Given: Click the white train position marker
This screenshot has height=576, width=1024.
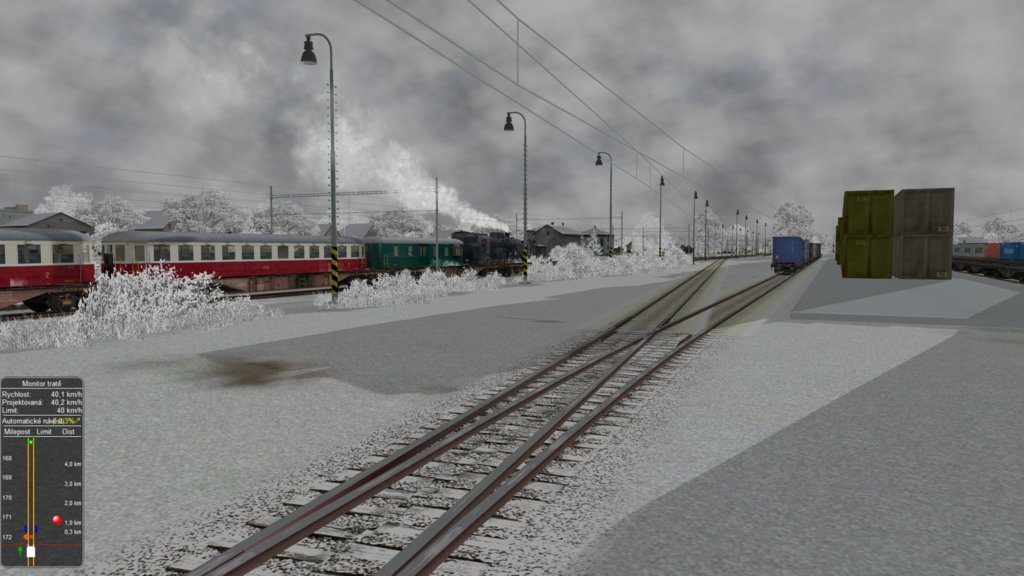Looking at the screenshot, I should pyautogui.click(x=31, y=551).
